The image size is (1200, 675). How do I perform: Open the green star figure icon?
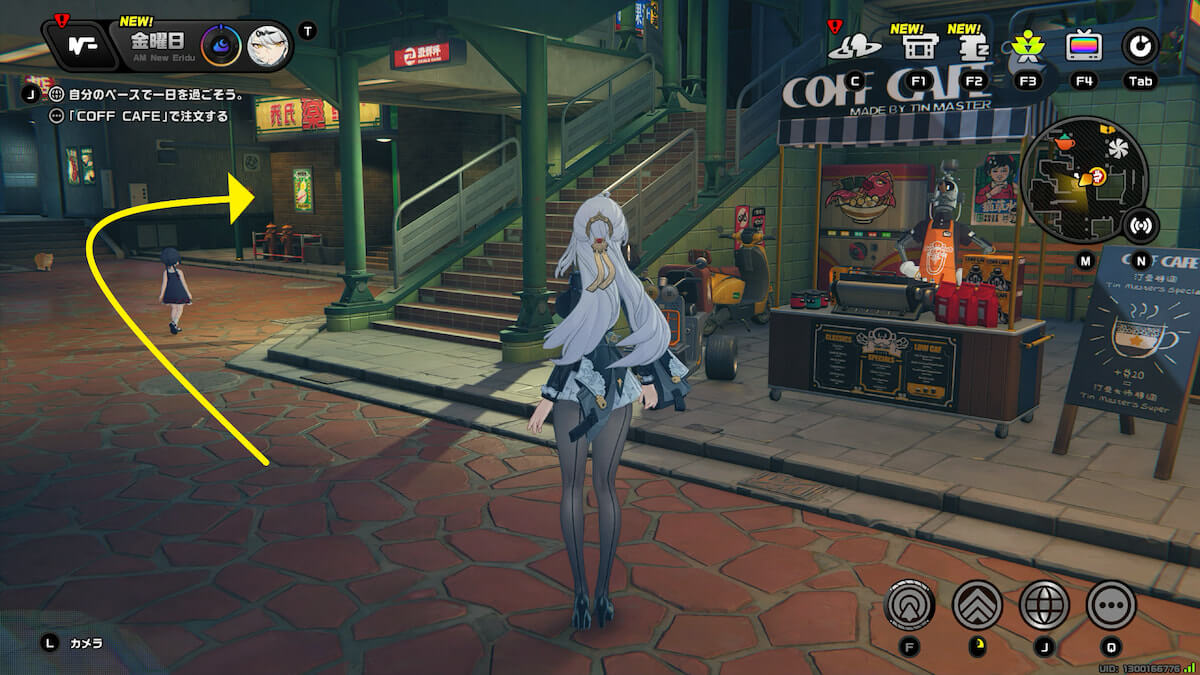(1027, 46)
